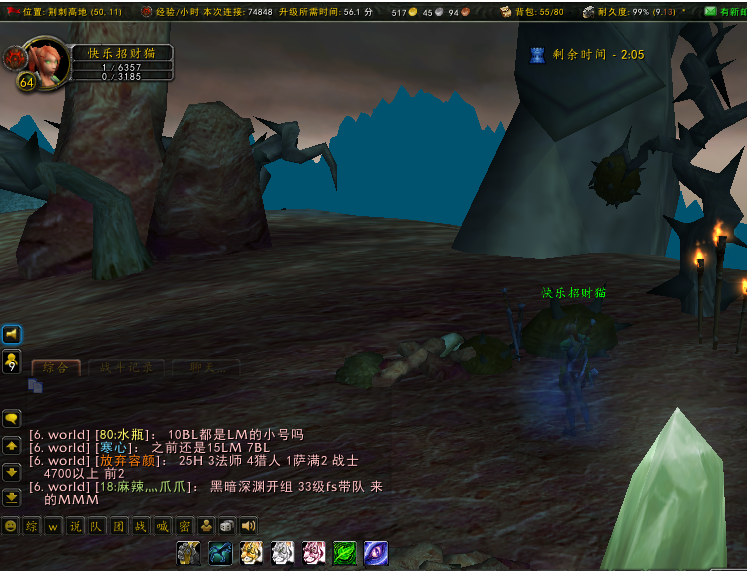
Task: Open the smiley emote button
Action: pos(10,525)
